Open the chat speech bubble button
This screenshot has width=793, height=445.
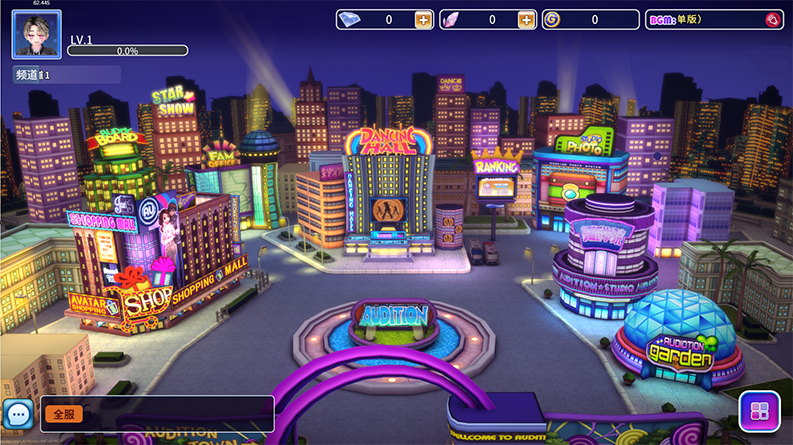[18, 414]
